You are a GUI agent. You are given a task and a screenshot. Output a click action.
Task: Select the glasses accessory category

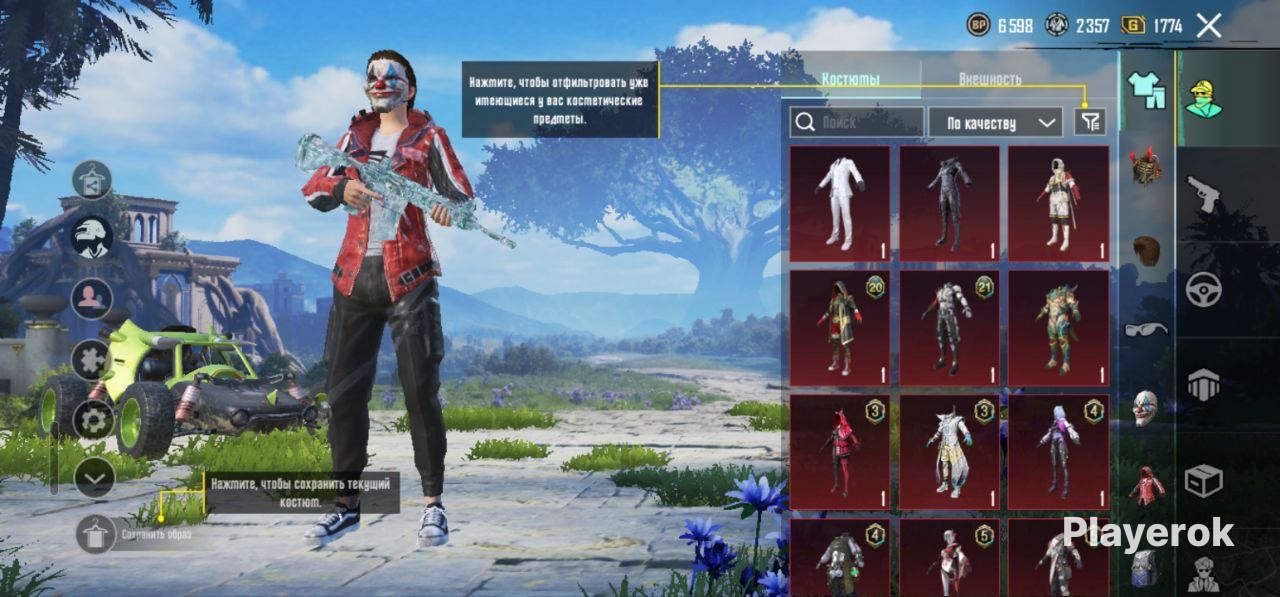1146,329
